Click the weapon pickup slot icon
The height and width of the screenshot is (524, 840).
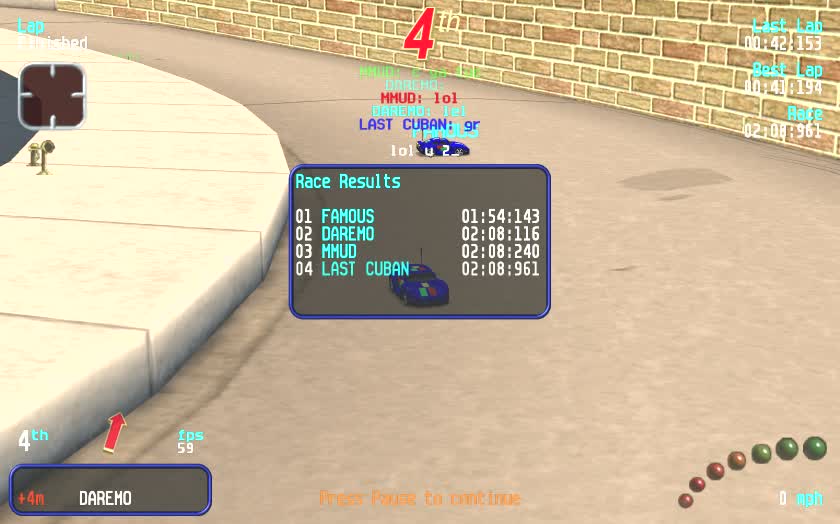[52, 96]
